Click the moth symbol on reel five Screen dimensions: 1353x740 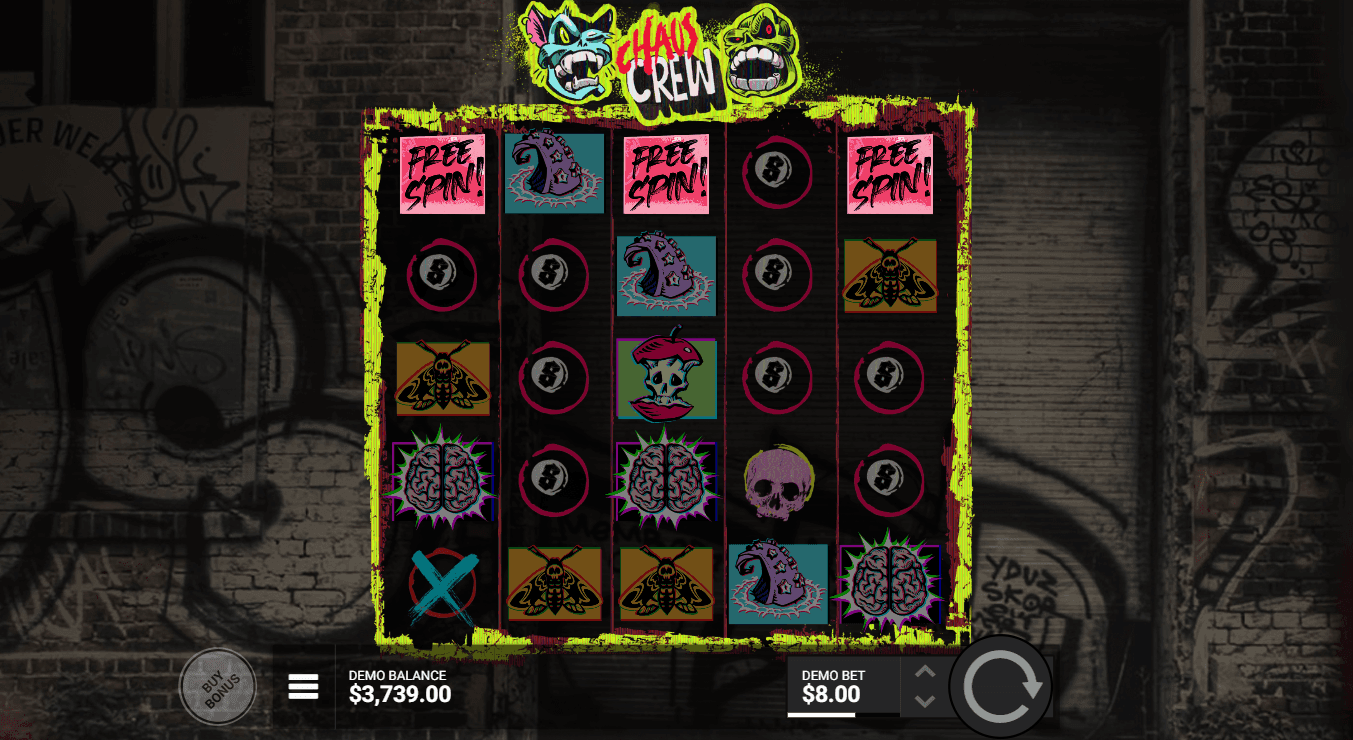pos(889,276)
